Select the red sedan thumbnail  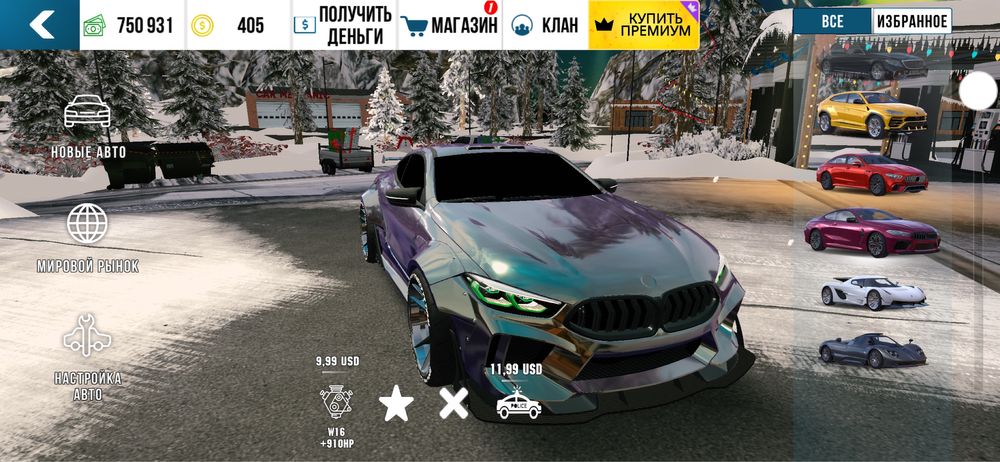point(872,173)
